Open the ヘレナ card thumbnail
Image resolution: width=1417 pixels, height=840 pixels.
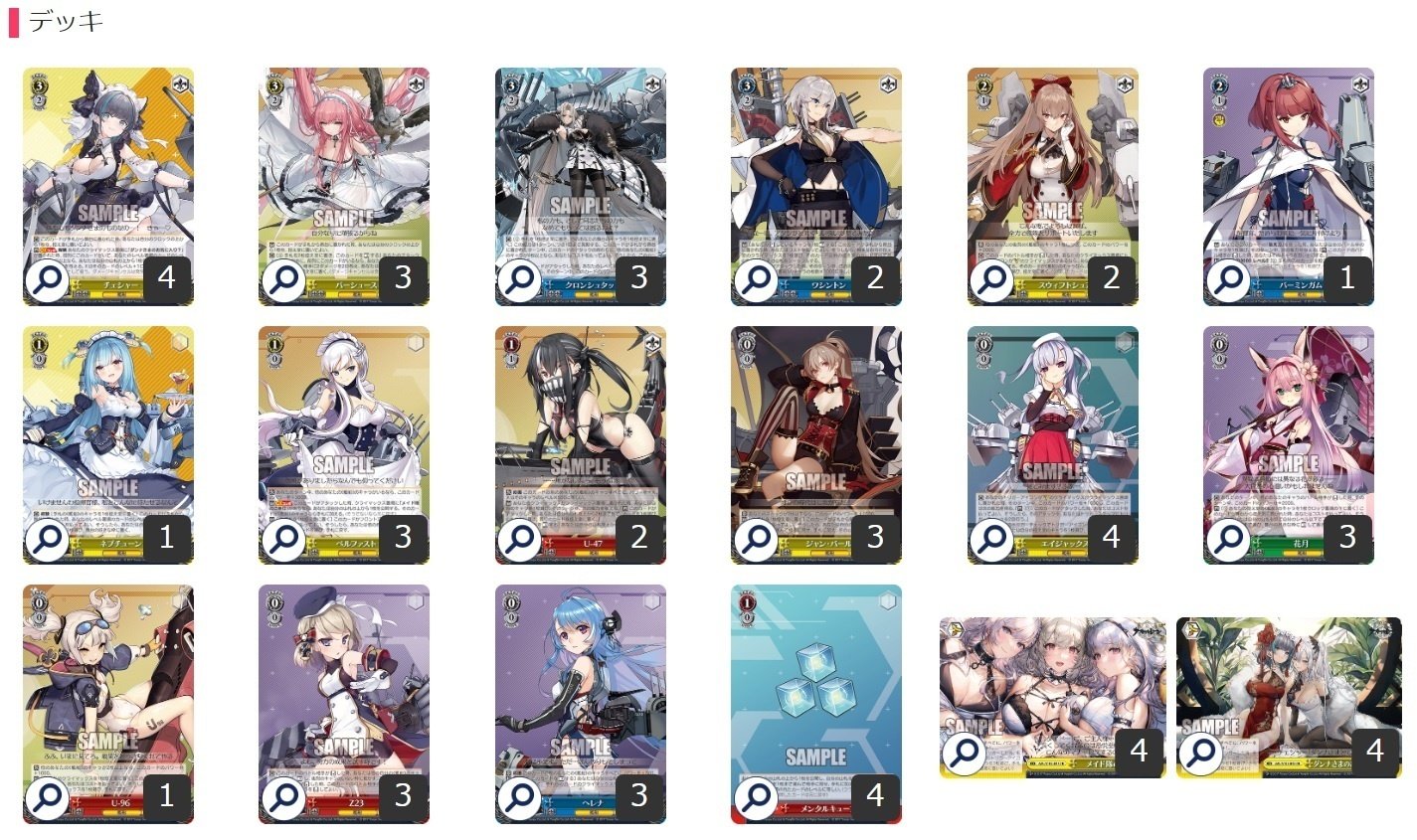[582, 696]
